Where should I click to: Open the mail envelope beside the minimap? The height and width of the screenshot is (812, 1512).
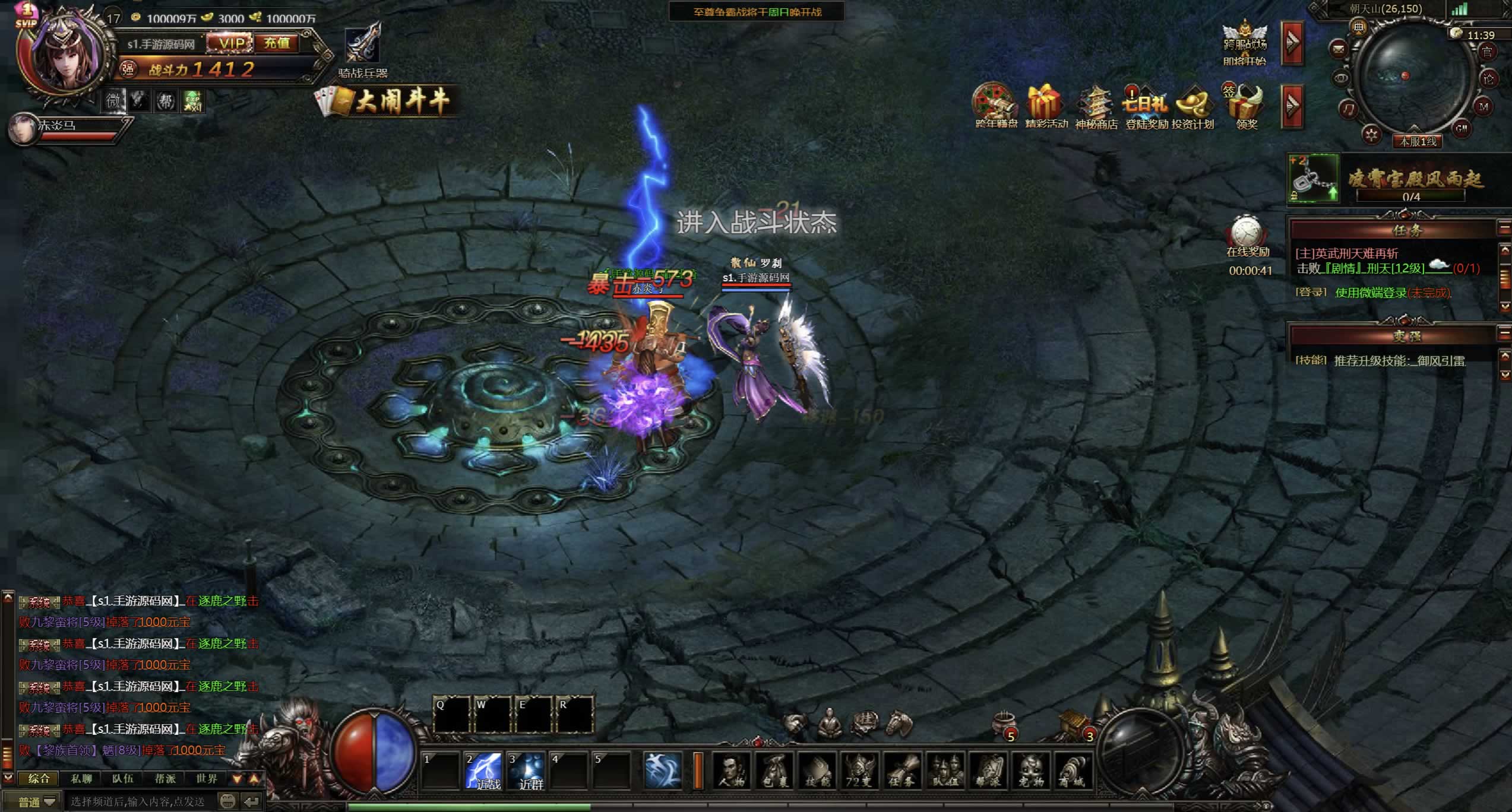pos(1339,48)
